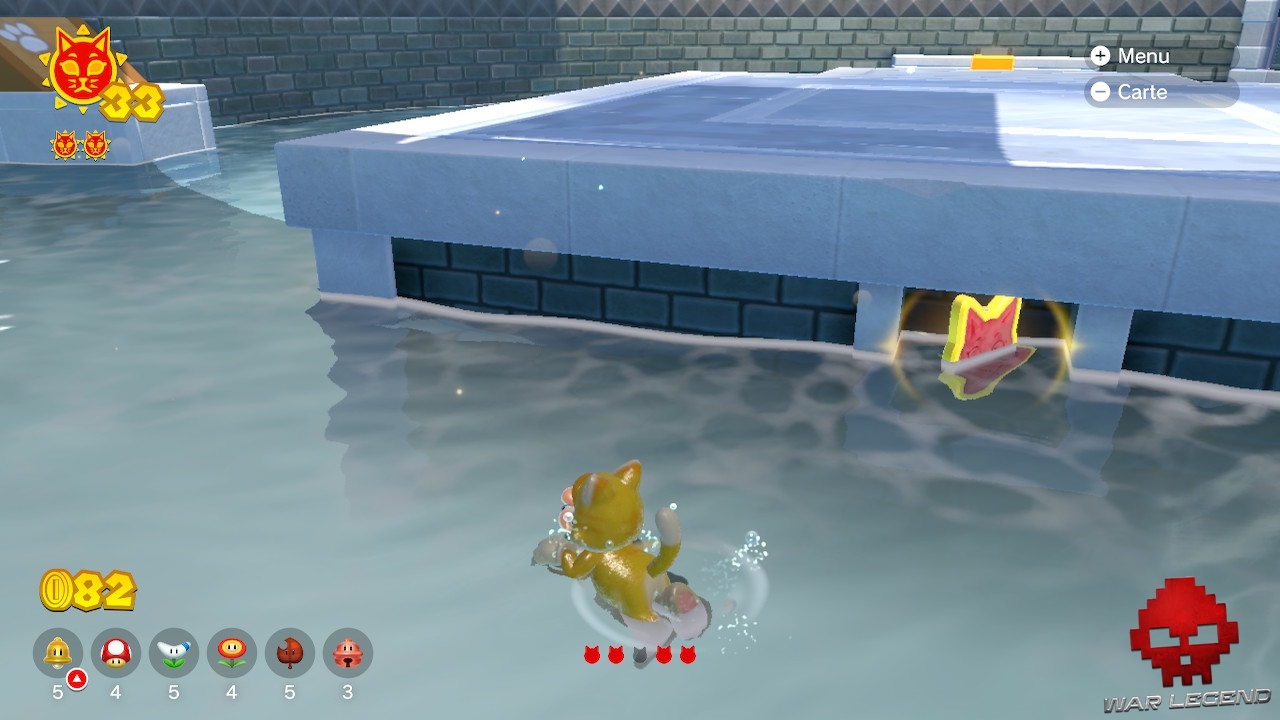This screenshot has width=1280, height=720.
Task: Select the leftmost mini cat shine badge
Action: pos(66,145)
